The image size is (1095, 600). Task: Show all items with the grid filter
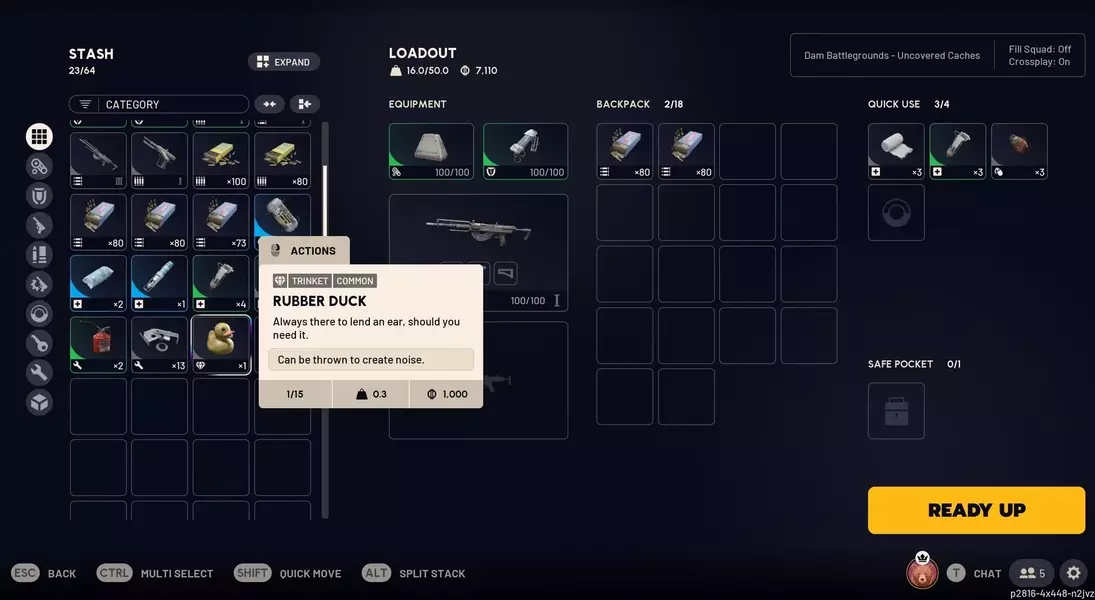[40, 137]
